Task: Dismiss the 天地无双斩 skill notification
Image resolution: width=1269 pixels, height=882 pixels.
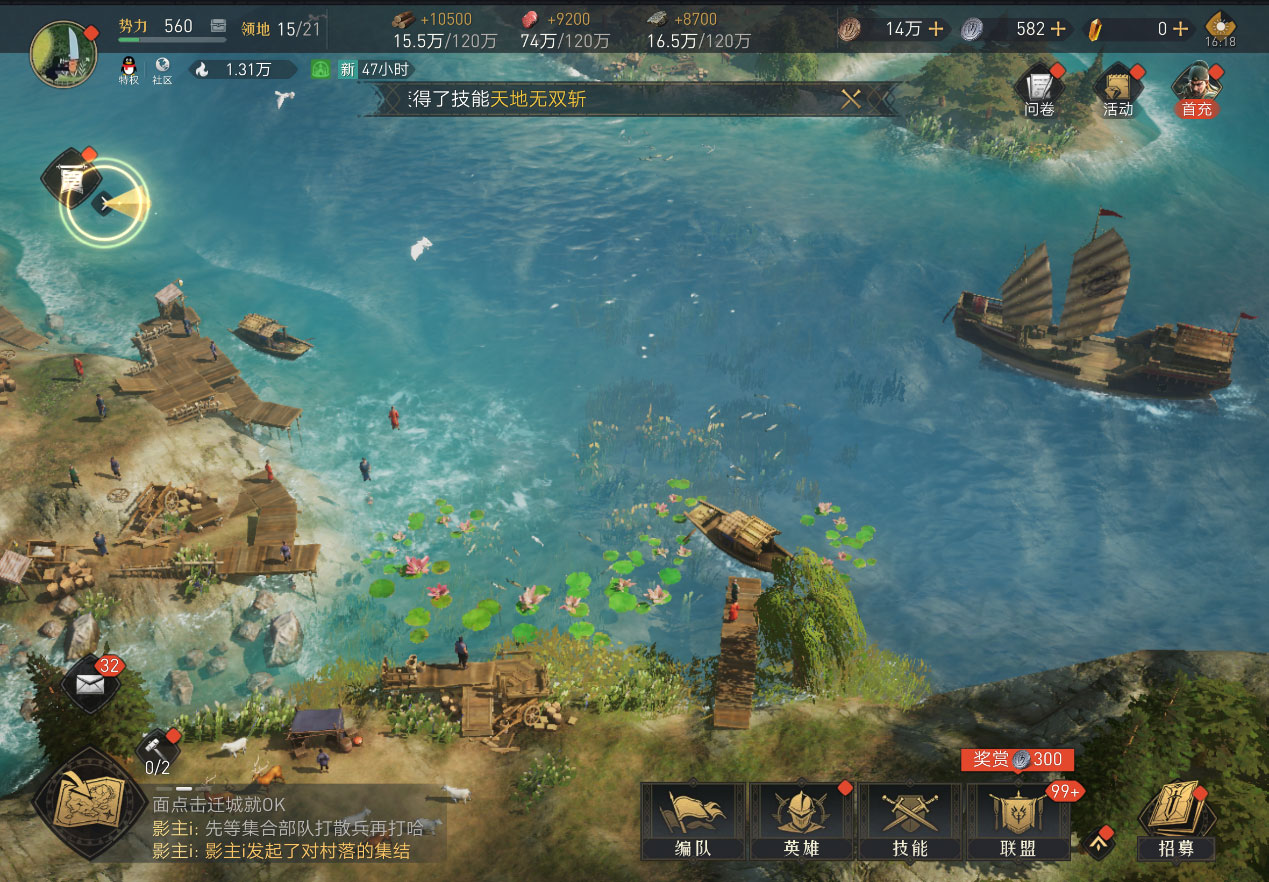Action: [x=852, y=98]
